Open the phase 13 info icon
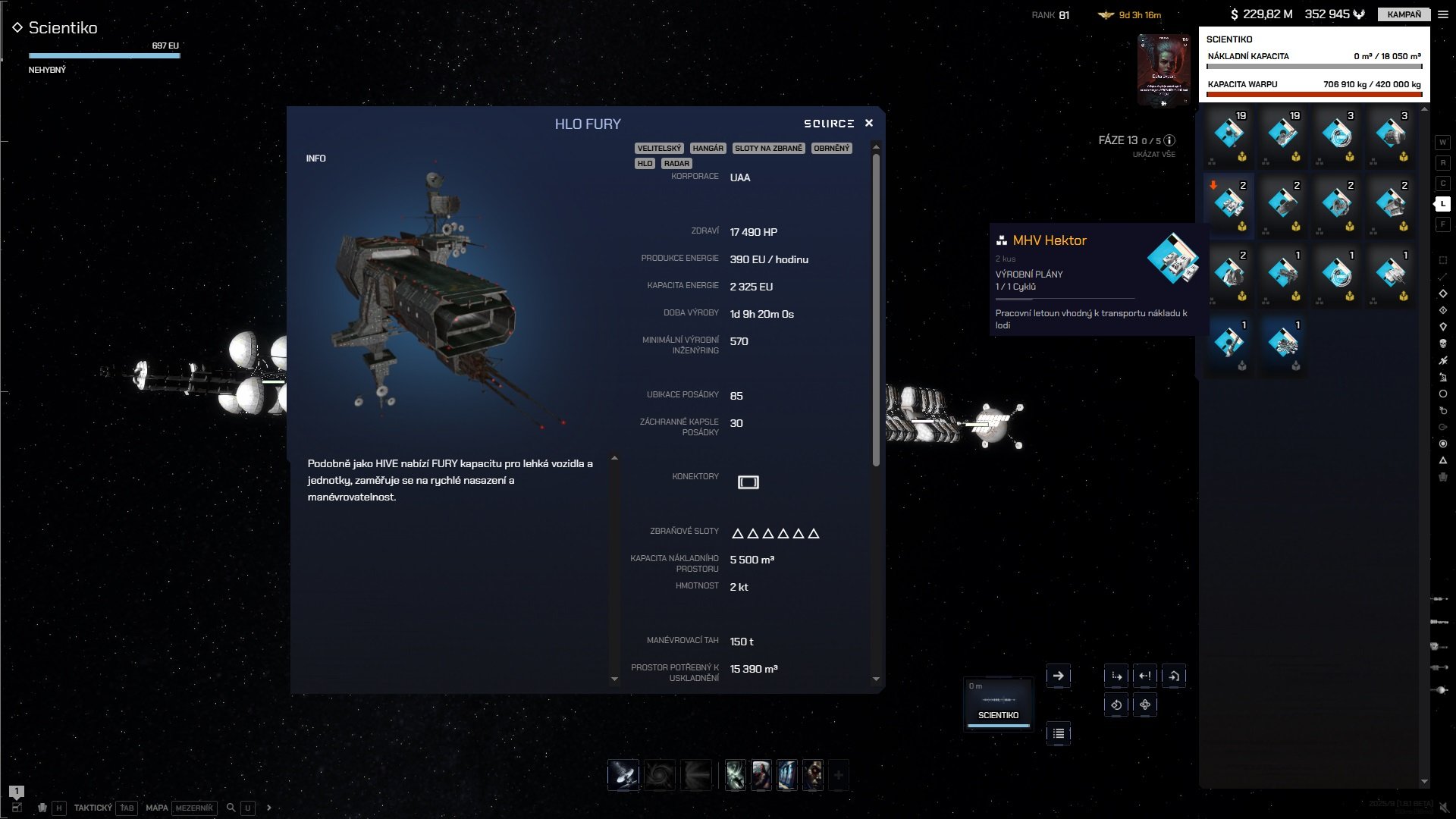This screenshot has width=1456, height=819. 1169,140
